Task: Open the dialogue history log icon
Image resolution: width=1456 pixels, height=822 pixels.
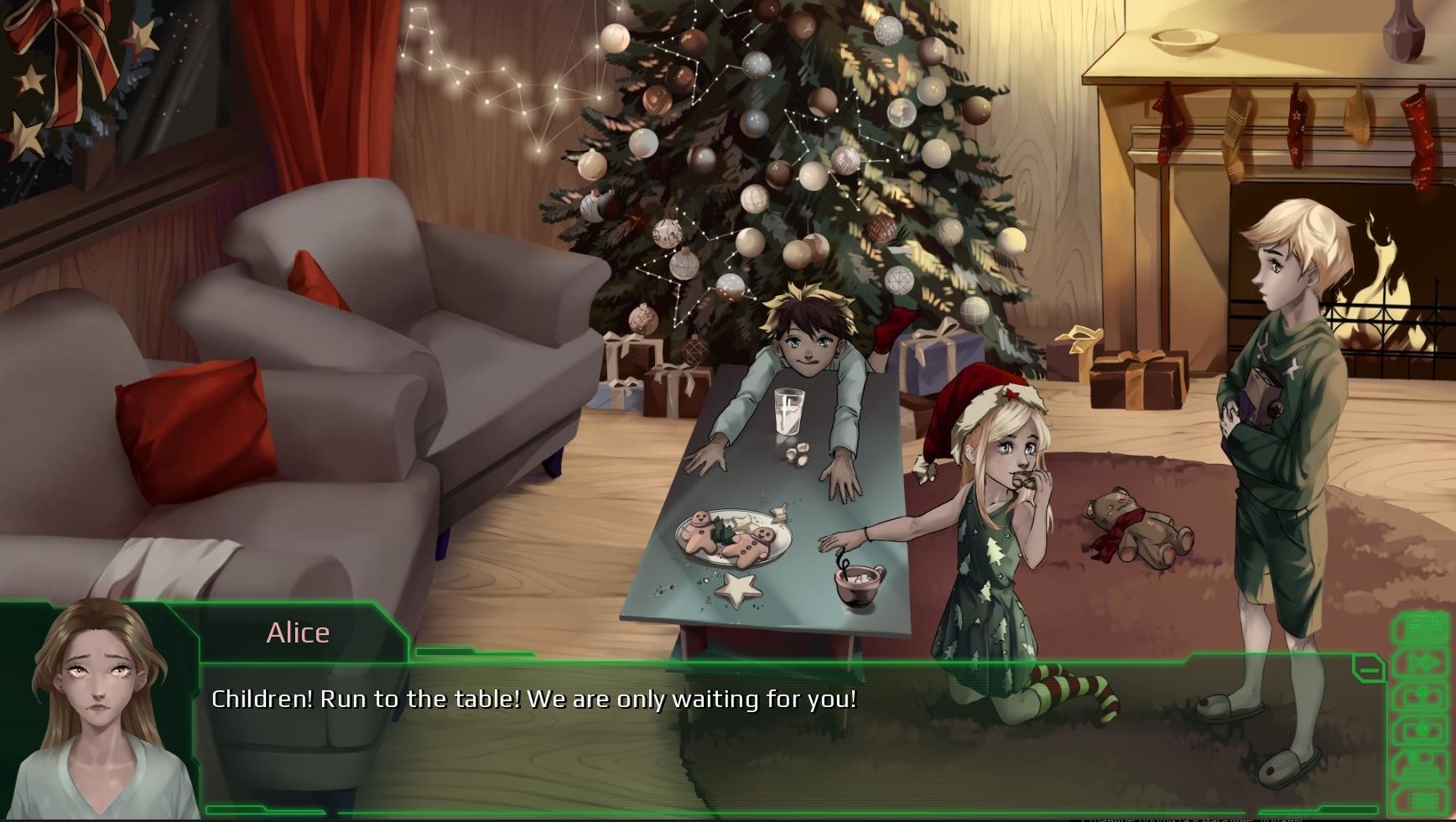Action: [x=1422, y=625]
